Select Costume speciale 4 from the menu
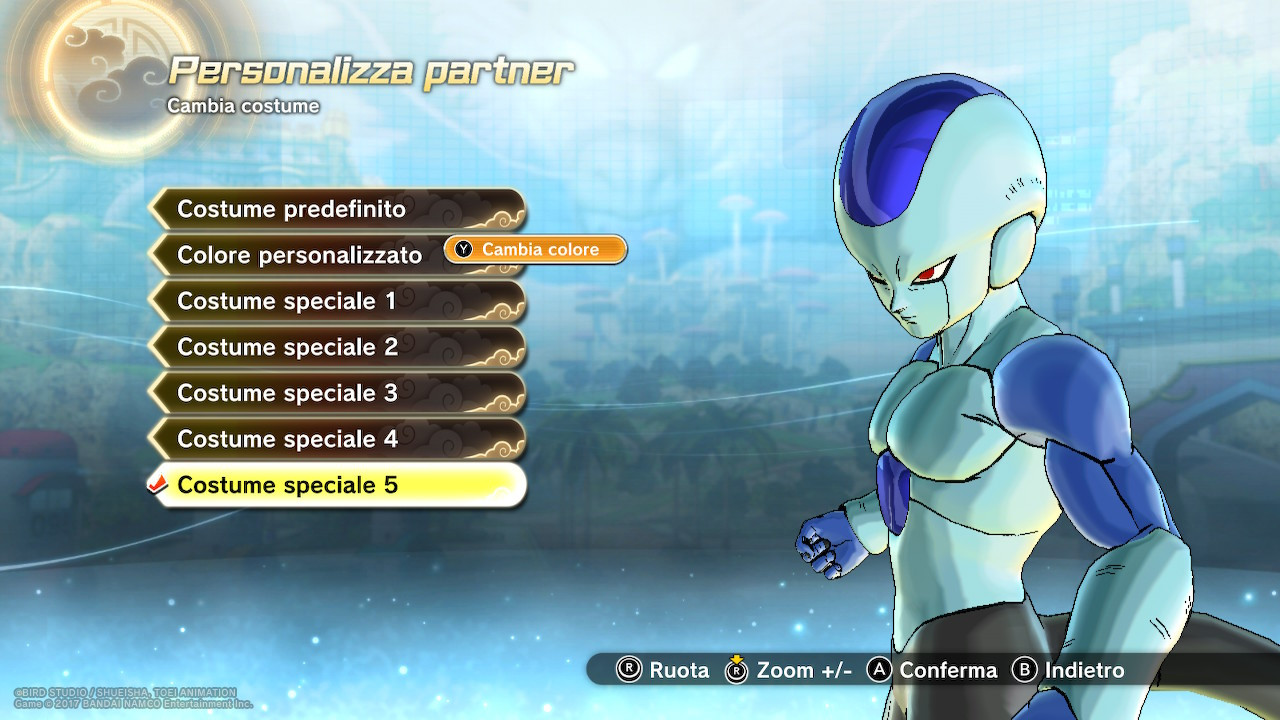1280x720 pixels. click(288, 439)
